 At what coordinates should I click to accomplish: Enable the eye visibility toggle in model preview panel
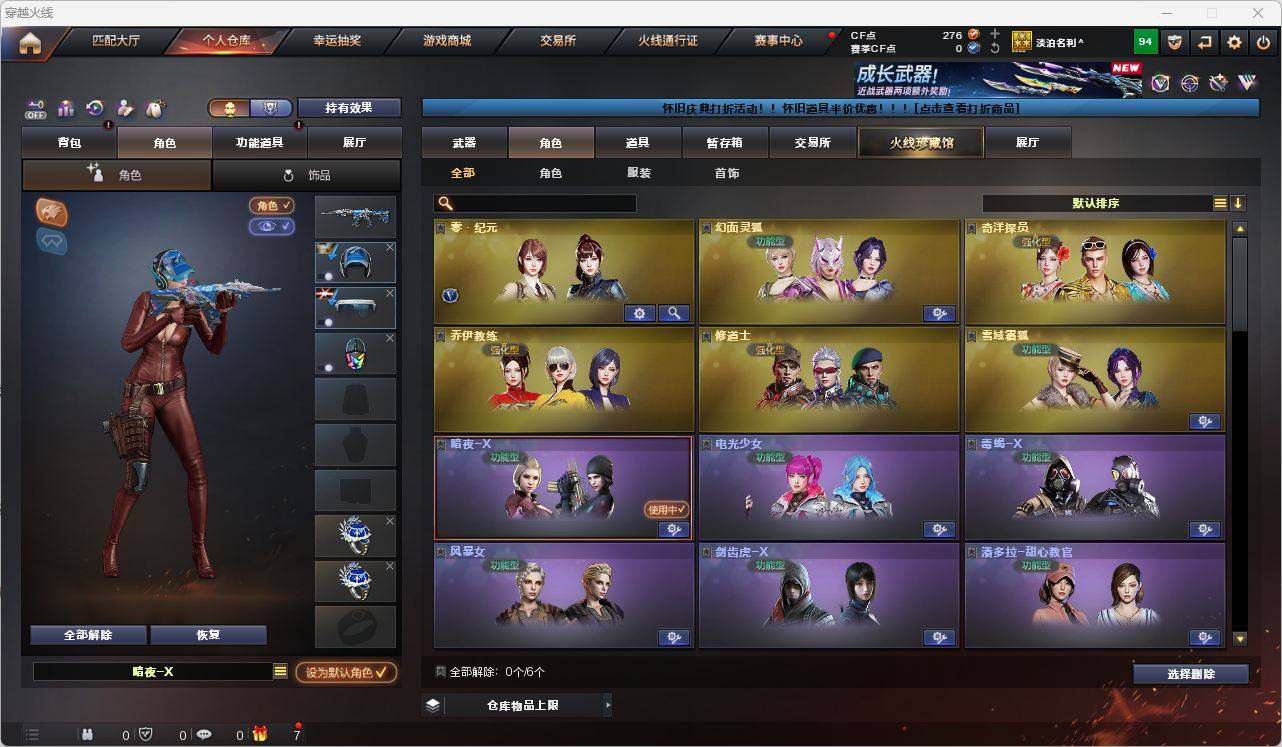272,225
